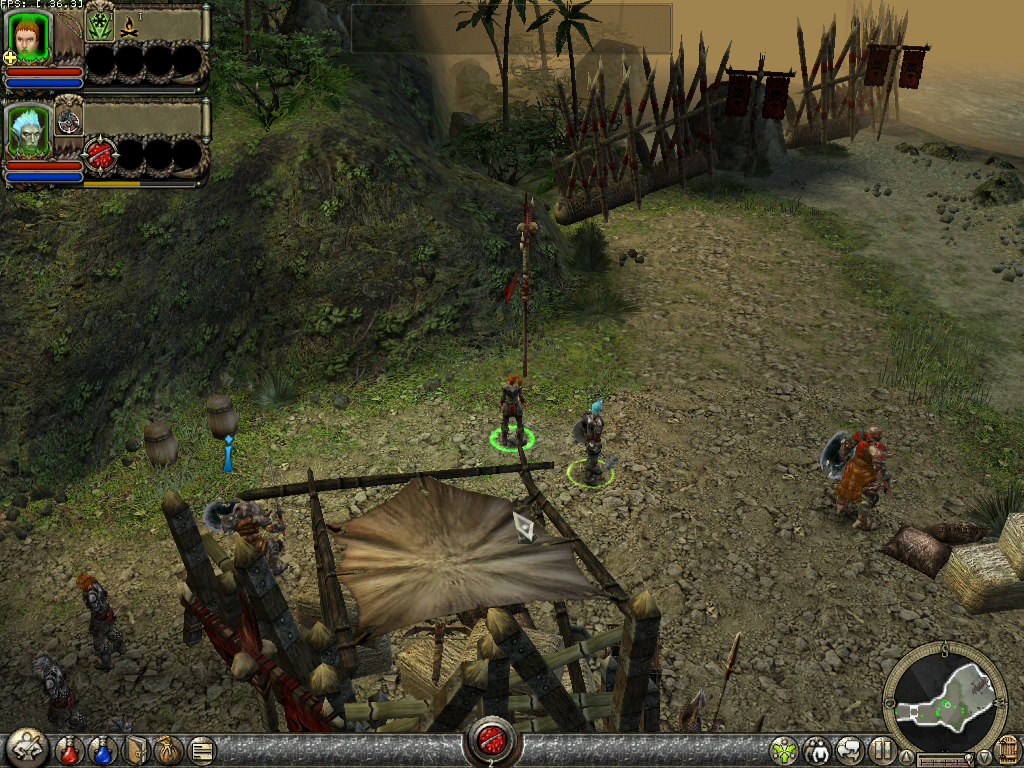The width and height of the screenshot is (1024, 768).
Task: Open the journal page icon
Action: 201,749
